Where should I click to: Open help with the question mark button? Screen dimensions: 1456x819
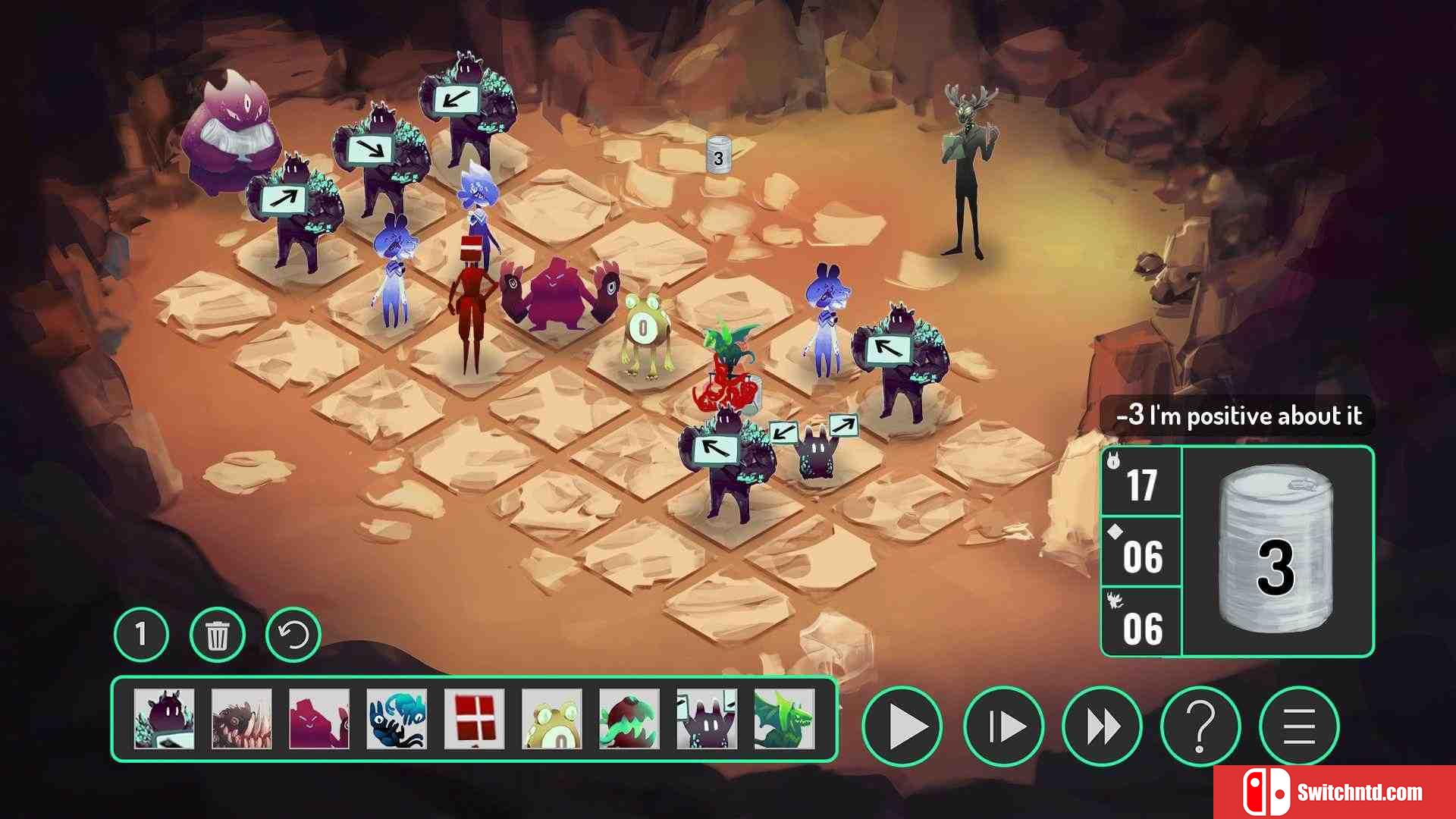coord(1200,726)
